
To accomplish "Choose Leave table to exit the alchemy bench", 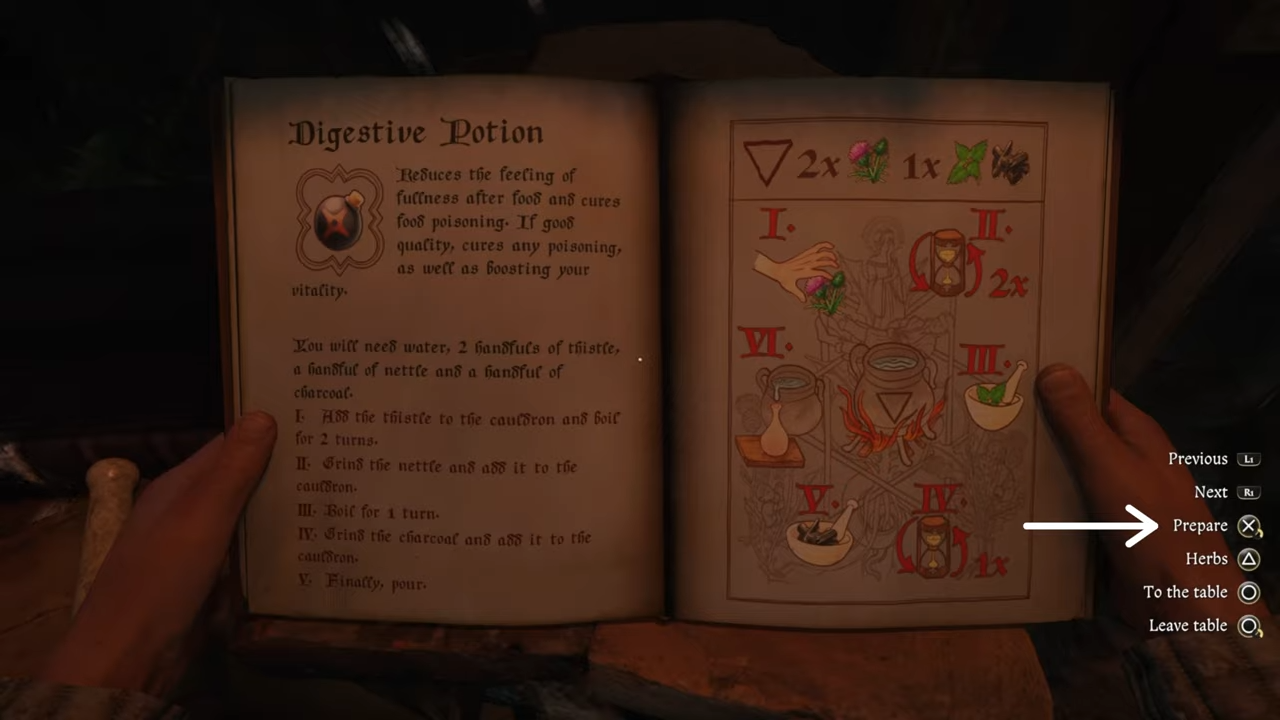I will tap(1188, 625).
